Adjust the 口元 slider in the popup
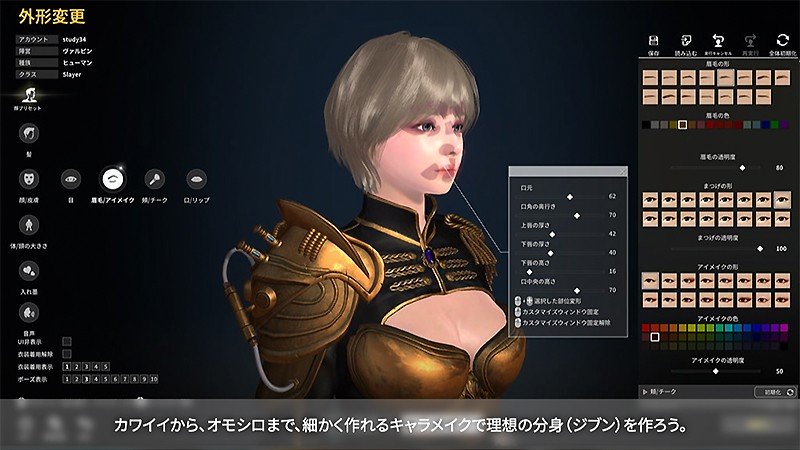This screenshot has height=450, width=800. 570,197
